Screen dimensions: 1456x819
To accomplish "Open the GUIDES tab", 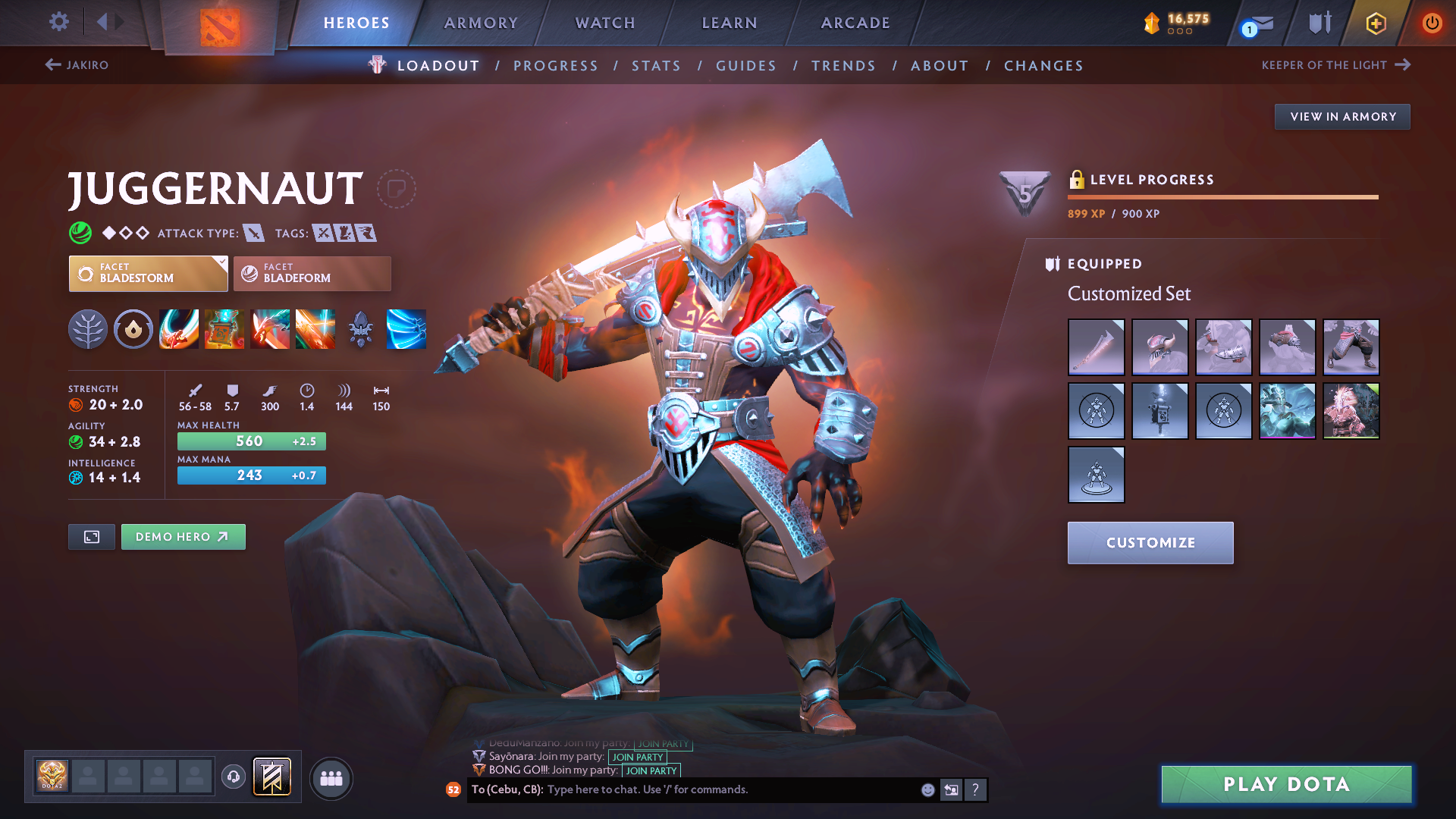I will point(746,65).
